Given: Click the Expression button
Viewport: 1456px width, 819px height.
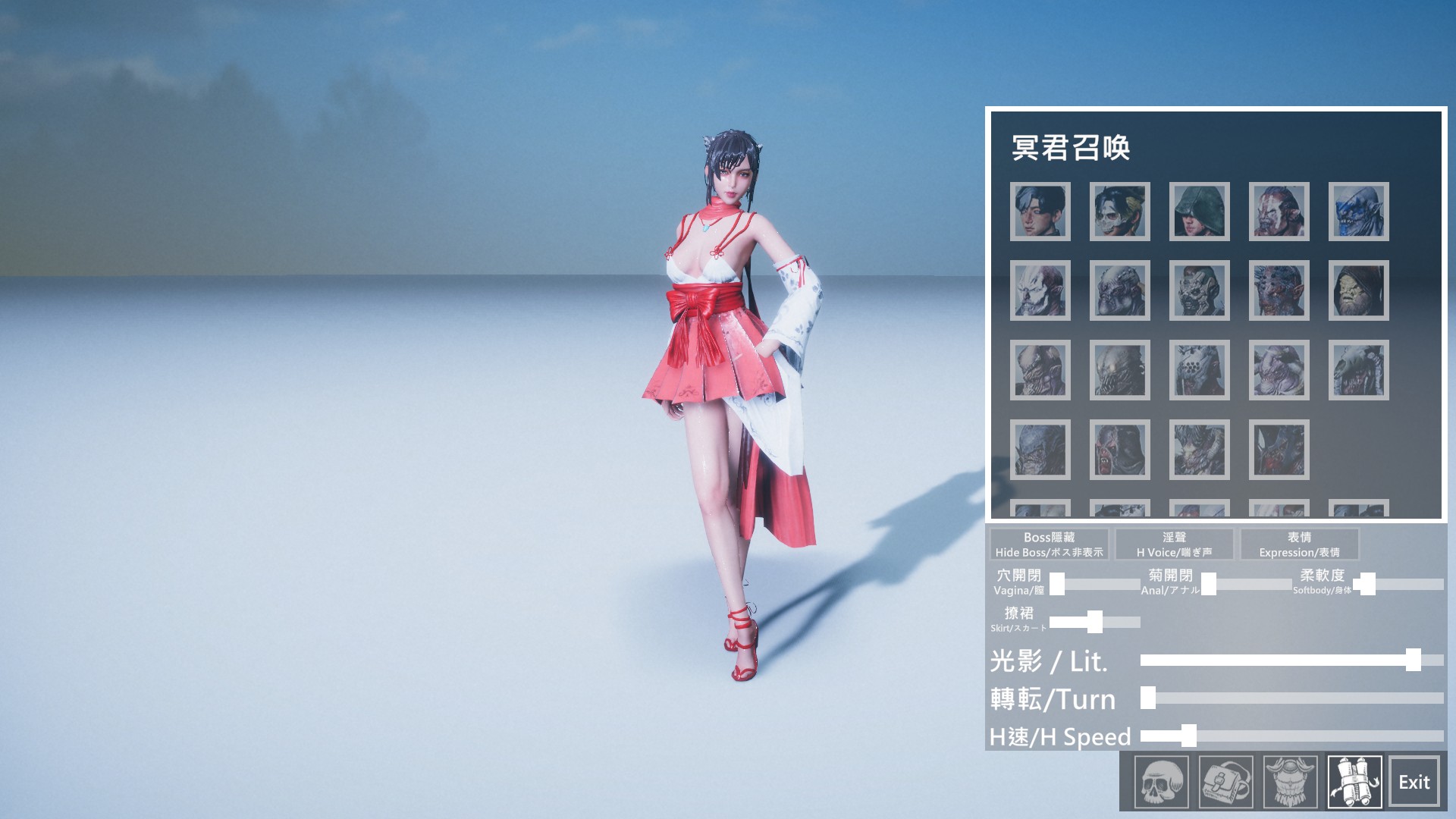Looking at the screenshot, I should click(x=1299, y=544).
